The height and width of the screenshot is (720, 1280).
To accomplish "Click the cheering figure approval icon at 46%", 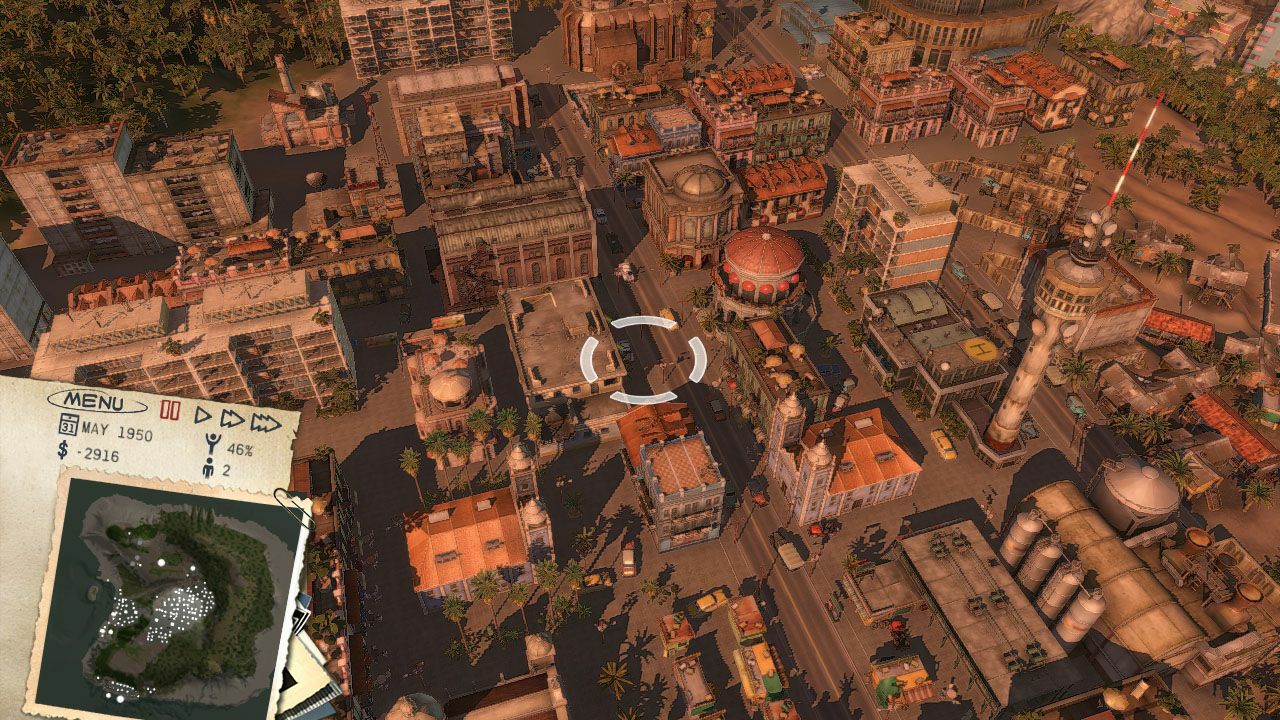I will 213,444.
